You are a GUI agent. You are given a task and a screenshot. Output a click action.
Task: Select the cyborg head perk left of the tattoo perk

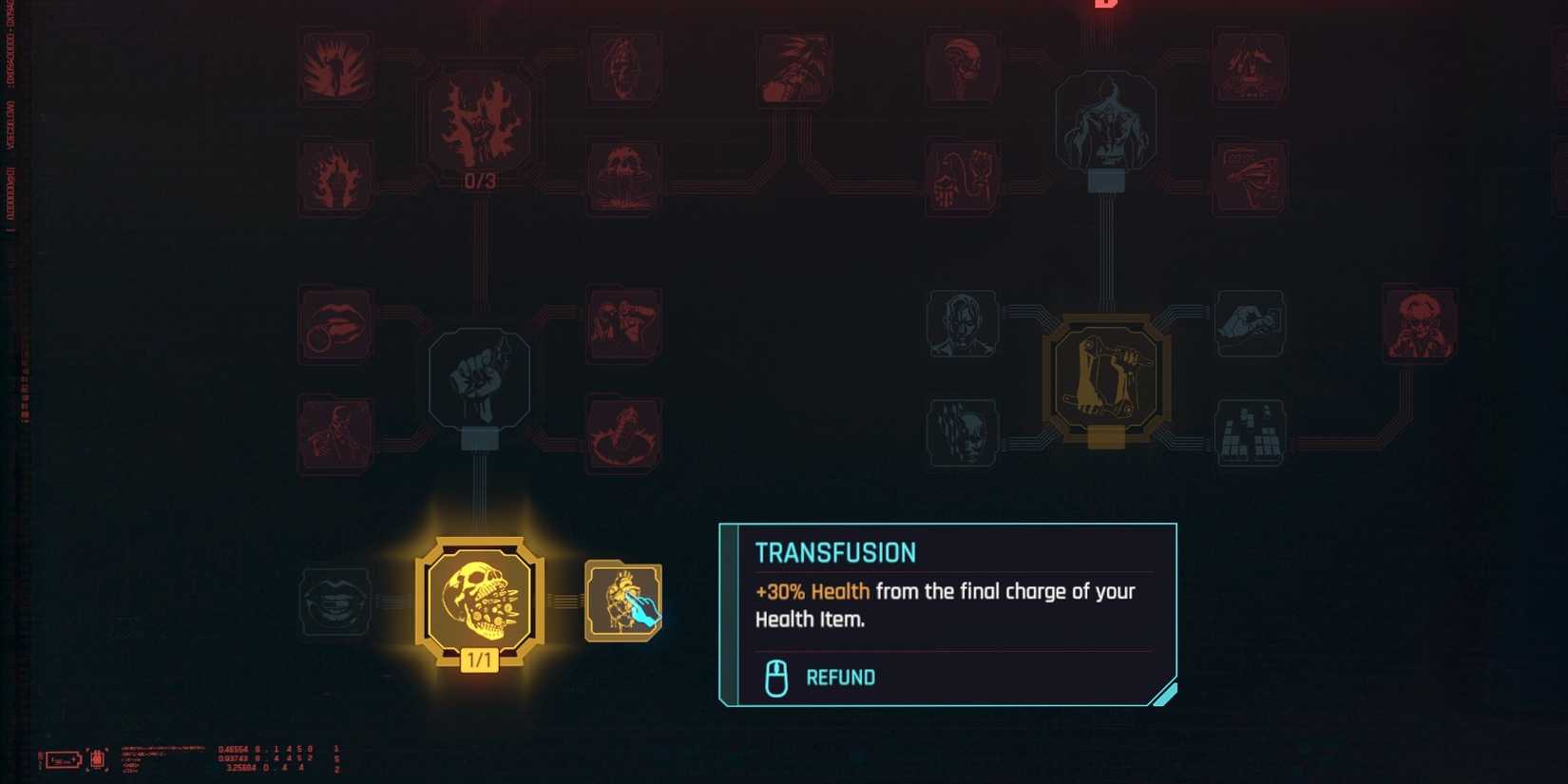click(962, 323)
